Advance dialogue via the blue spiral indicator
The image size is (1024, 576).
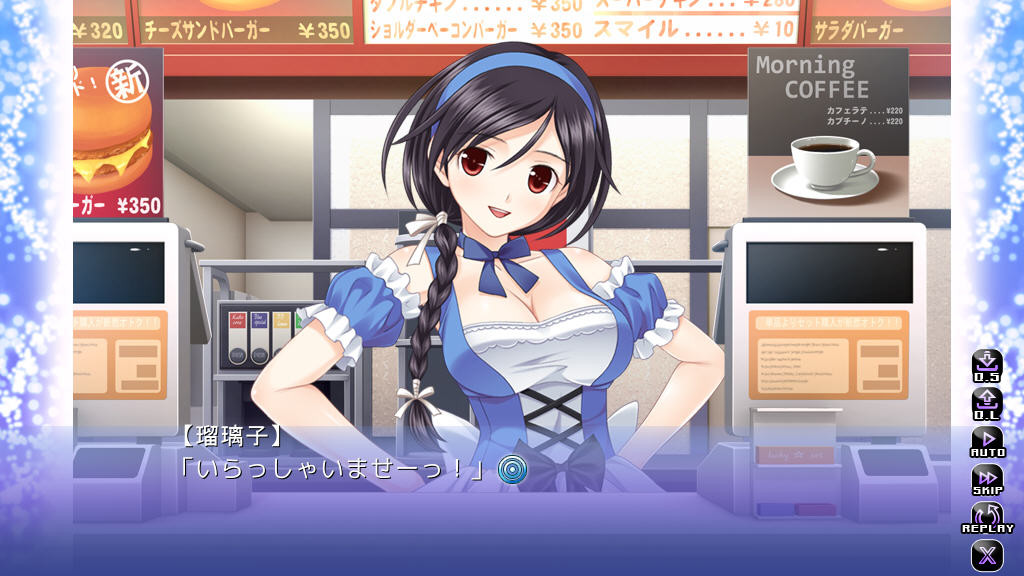pyautogui.click(x=513, y=468)
